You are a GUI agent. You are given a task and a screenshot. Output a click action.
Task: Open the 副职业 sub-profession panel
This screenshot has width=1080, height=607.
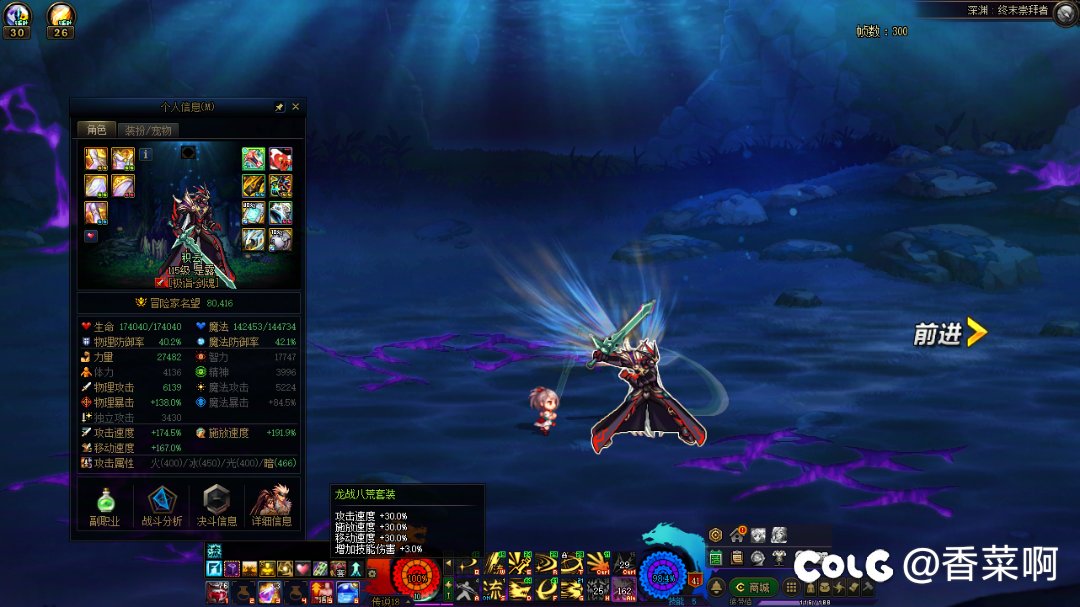106,505
